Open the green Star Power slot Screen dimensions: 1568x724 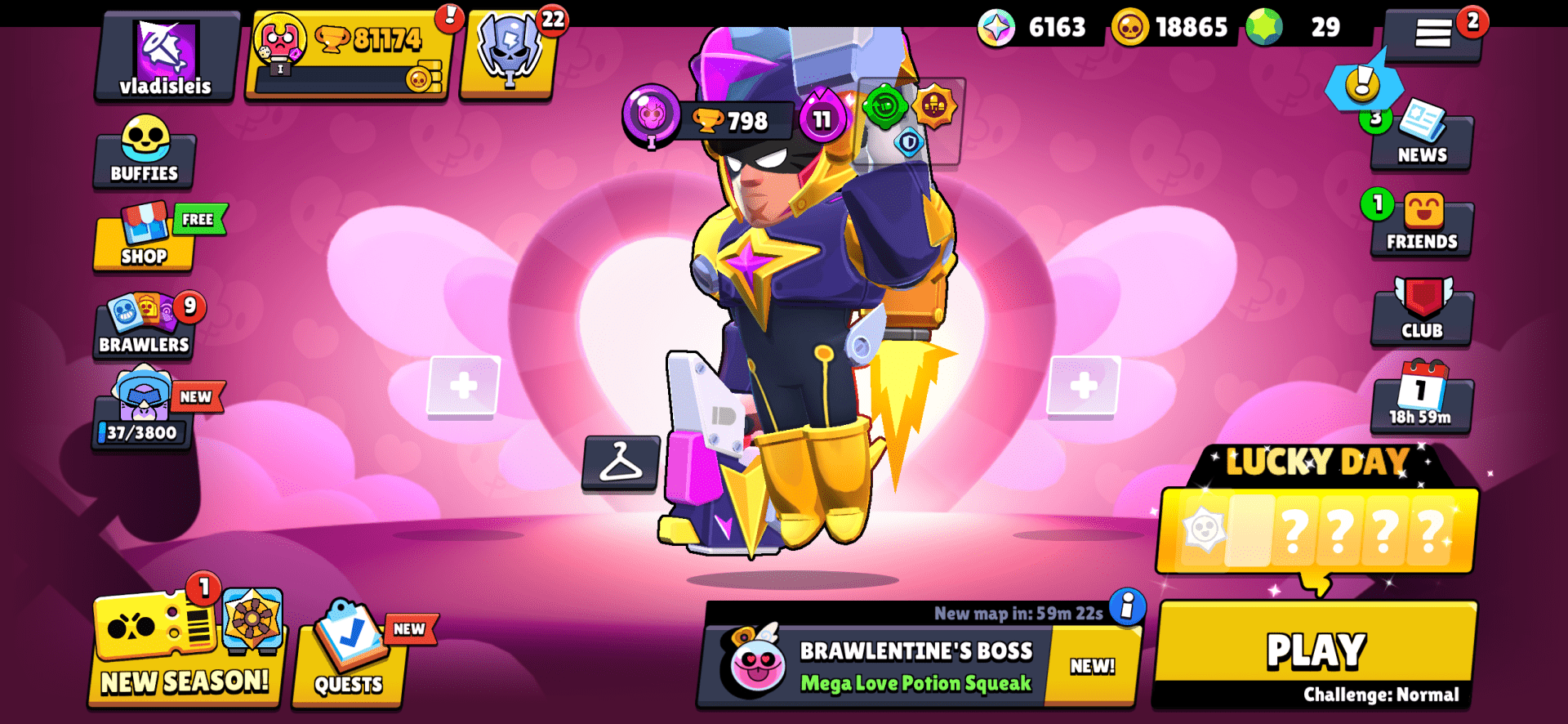pos(884,107)
